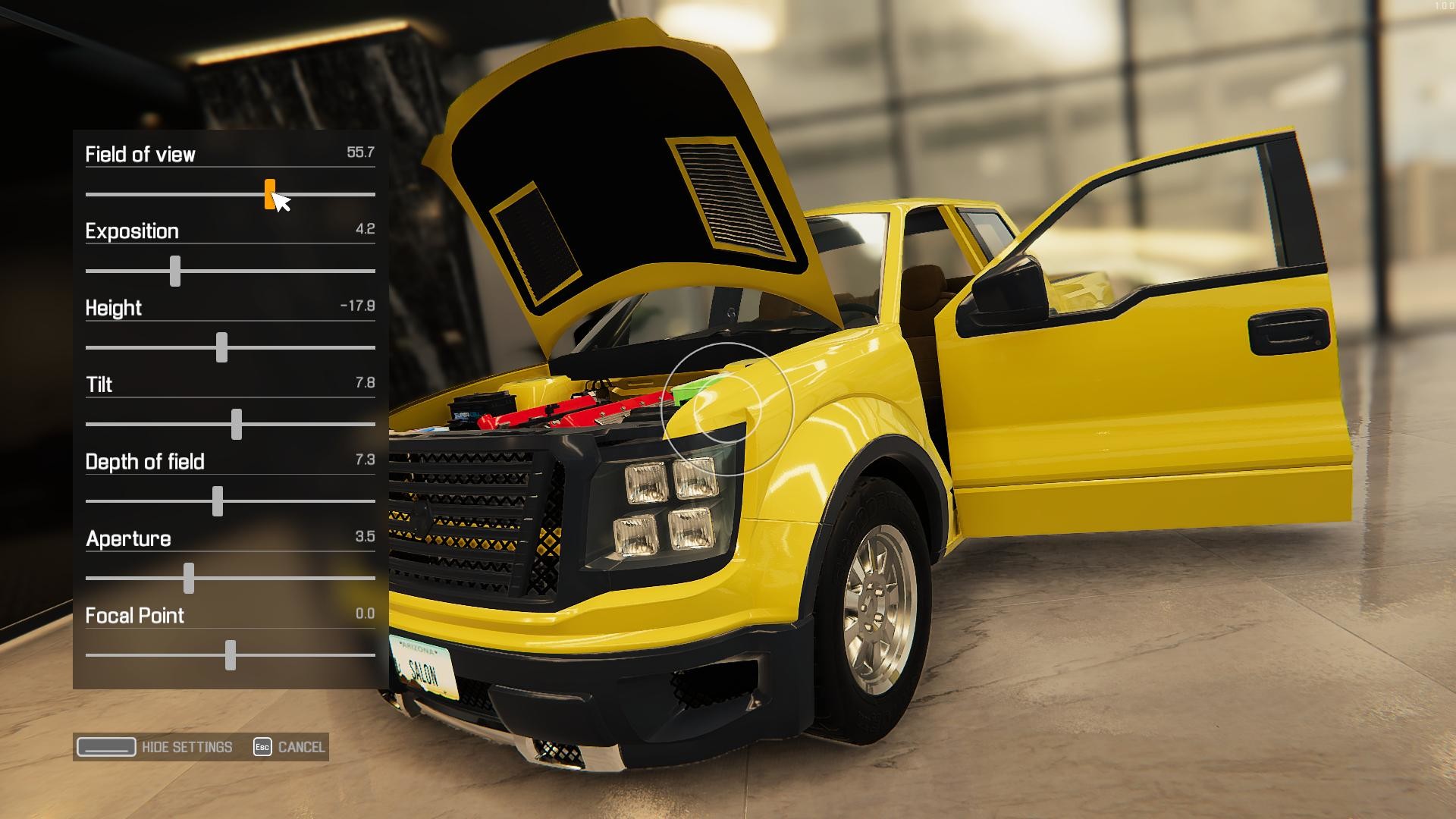Click the Height value -17.9
The width and height of the screenshot is (1456, 819).
[358, 307]
